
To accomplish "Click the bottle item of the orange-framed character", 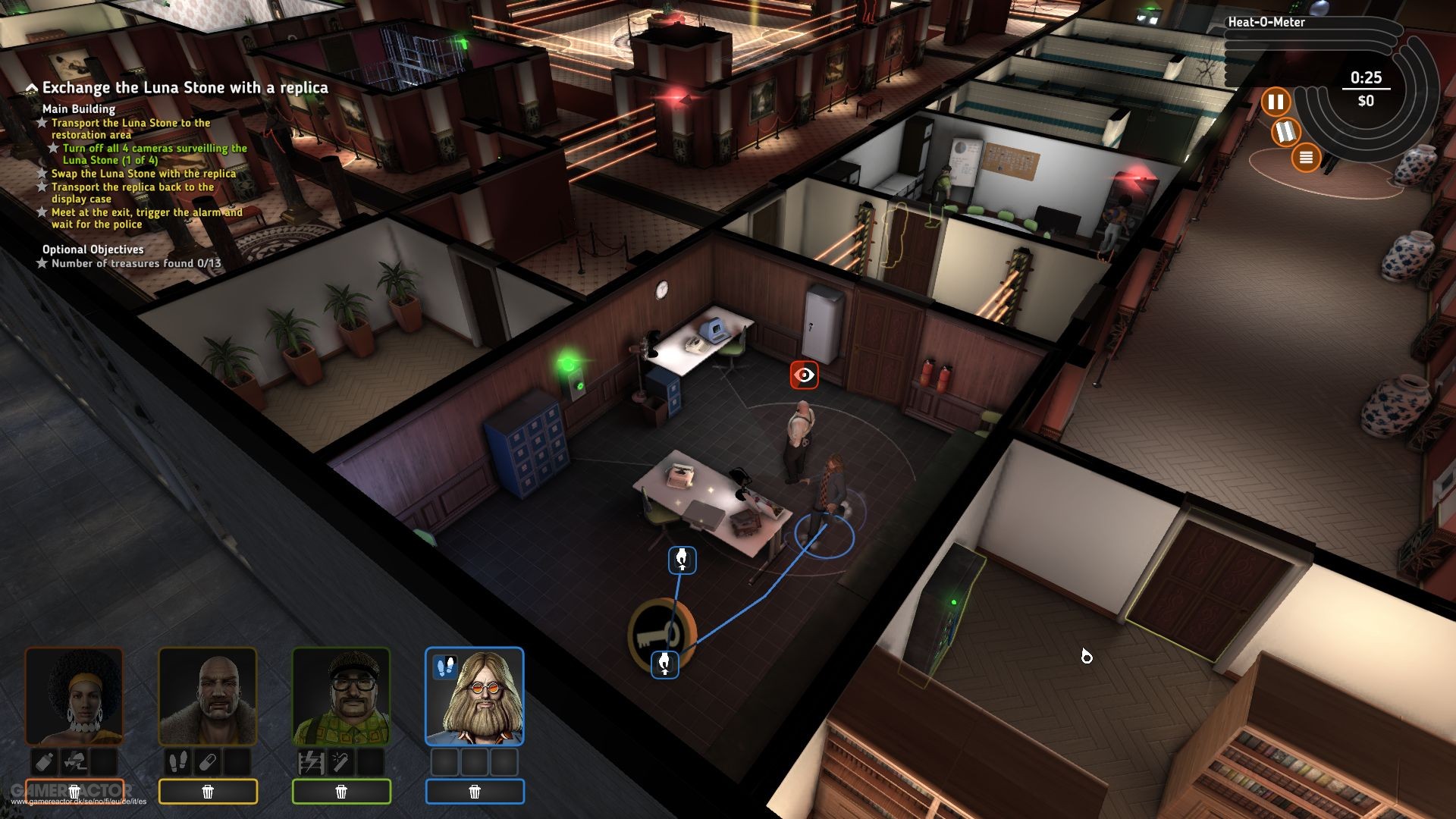I will (44, 762).
